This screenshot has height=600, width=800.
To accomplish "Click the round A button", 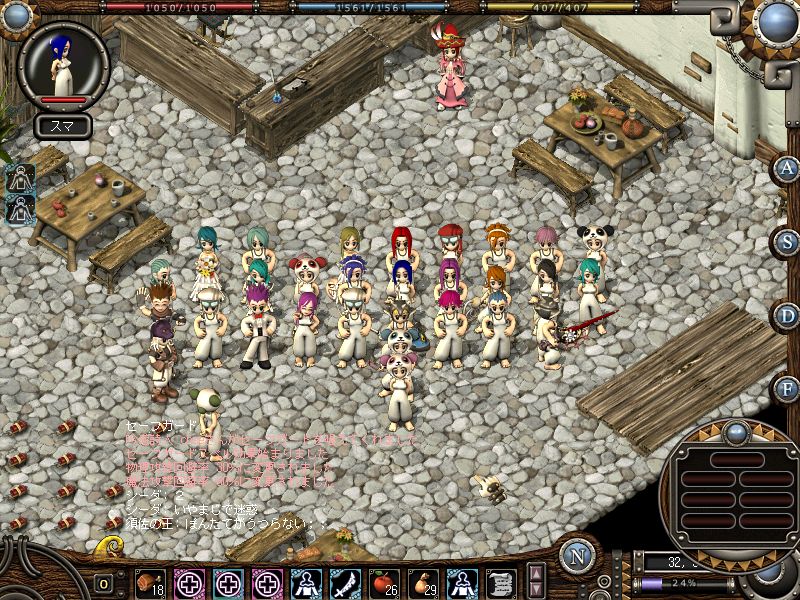I will (788, 168).
